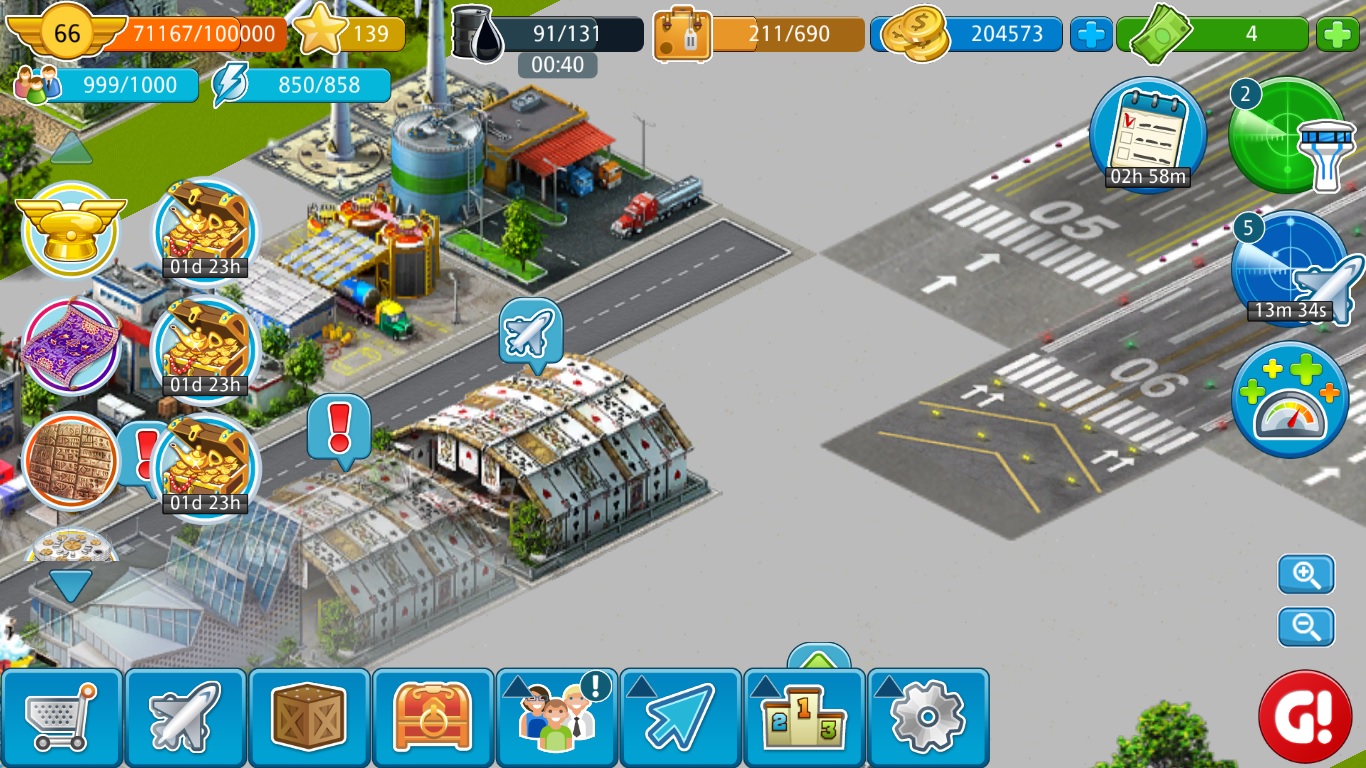This screenshot has height=768, width=1366.
Task: Open the blue flight radar with 13m 34s
Action: tap(1291, 268)
